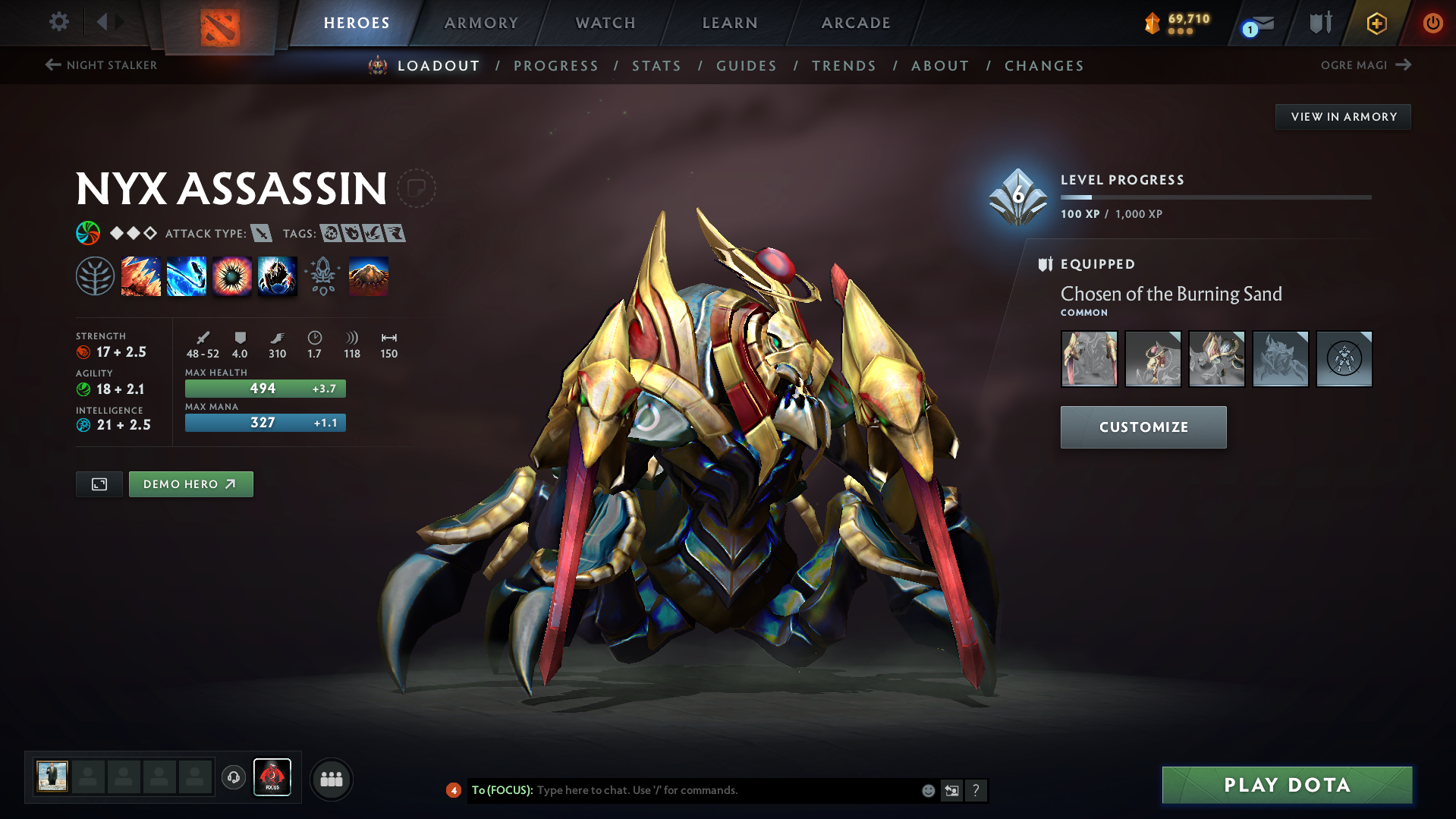Open the talent tree branch icon
Image resolution: width=1456 pixels, height=819 pixels.
95,276
